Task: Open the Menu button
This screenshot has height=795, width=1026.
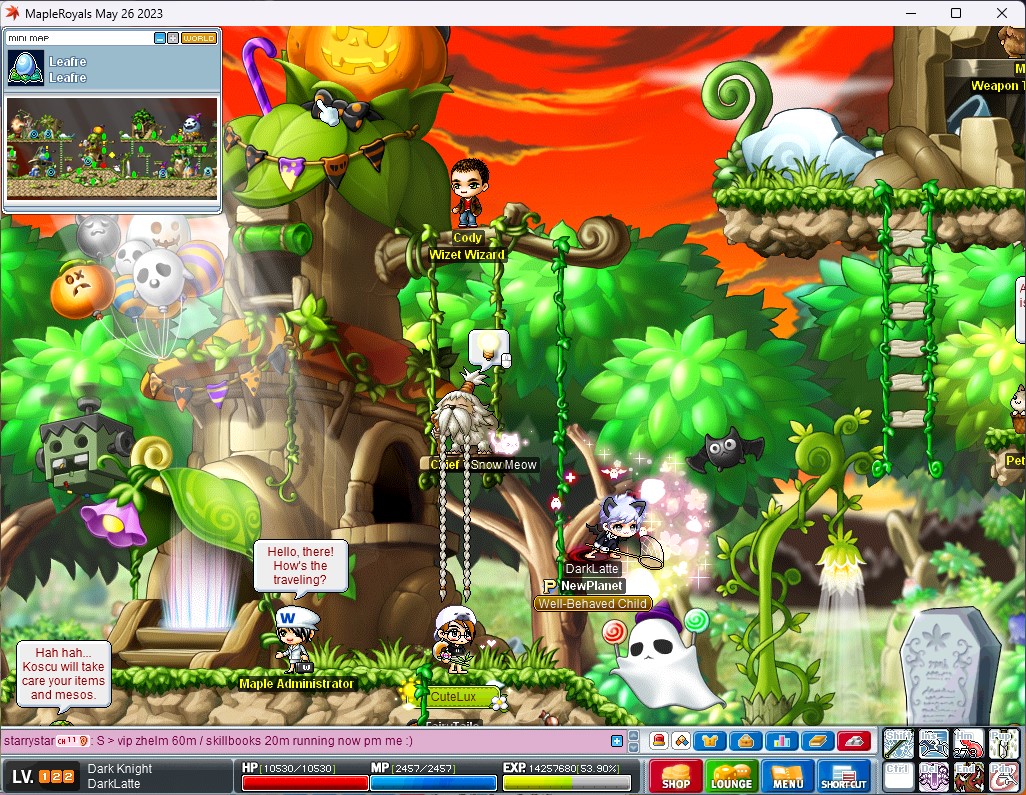Action: tap(787, 777)
